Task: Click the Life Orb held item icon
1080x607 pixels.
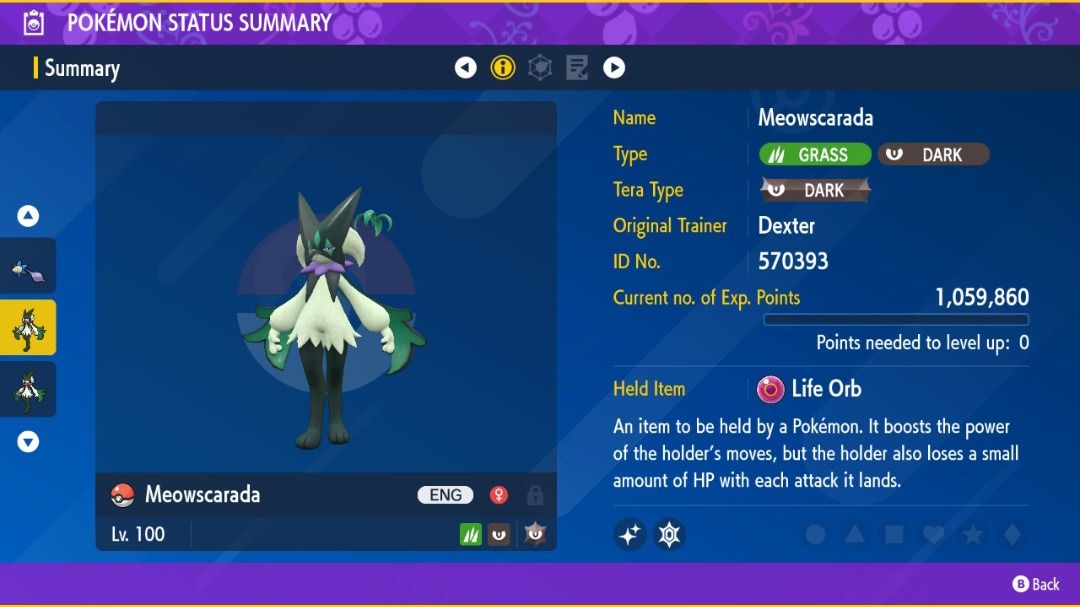Action: tap(771, 389)
